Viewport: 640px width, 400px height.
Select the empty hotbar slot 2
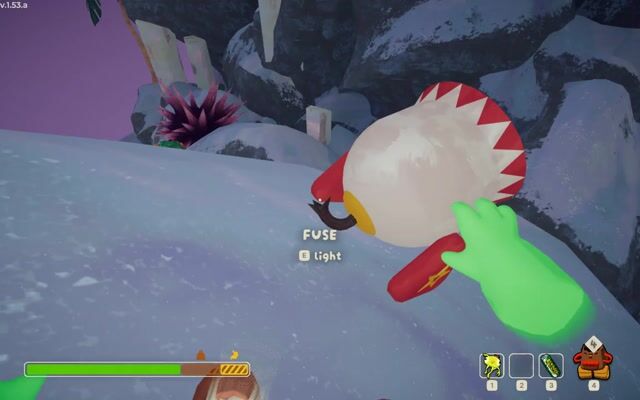pyautogui.click(x=521, y=365)
